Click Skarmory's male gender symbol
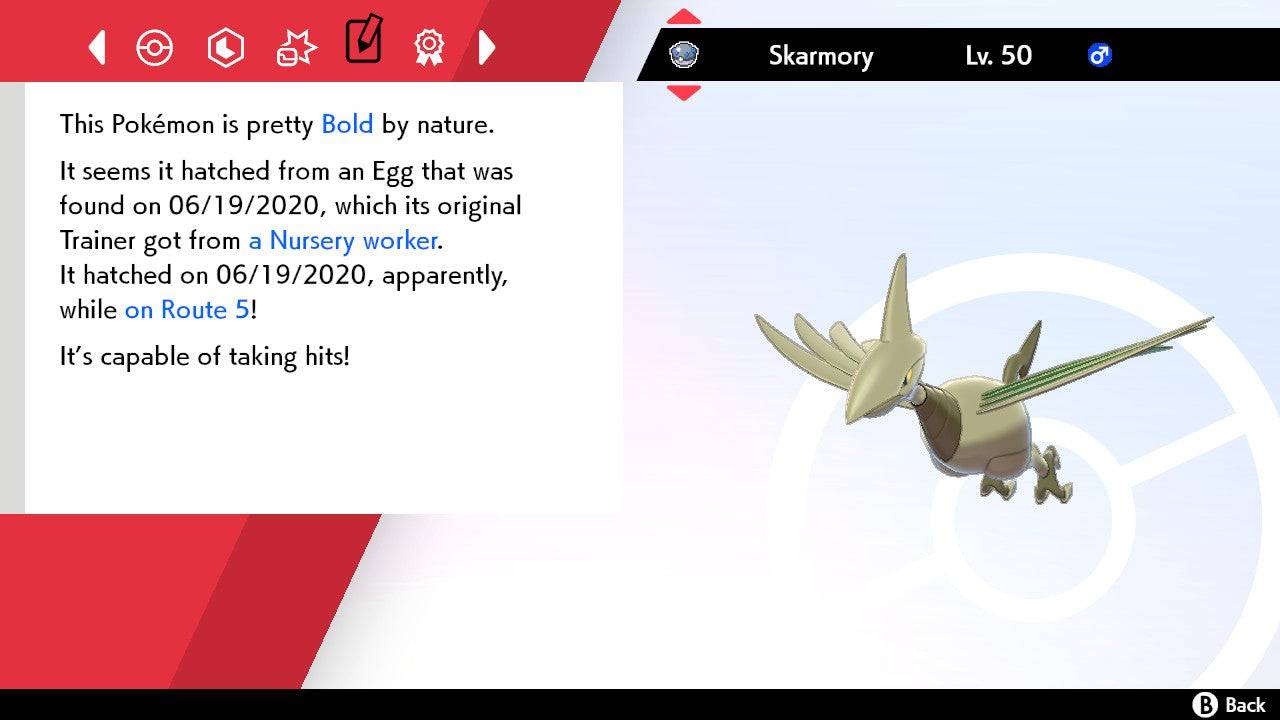Screen dimensions: 1280x720 tap(1100, 56)
